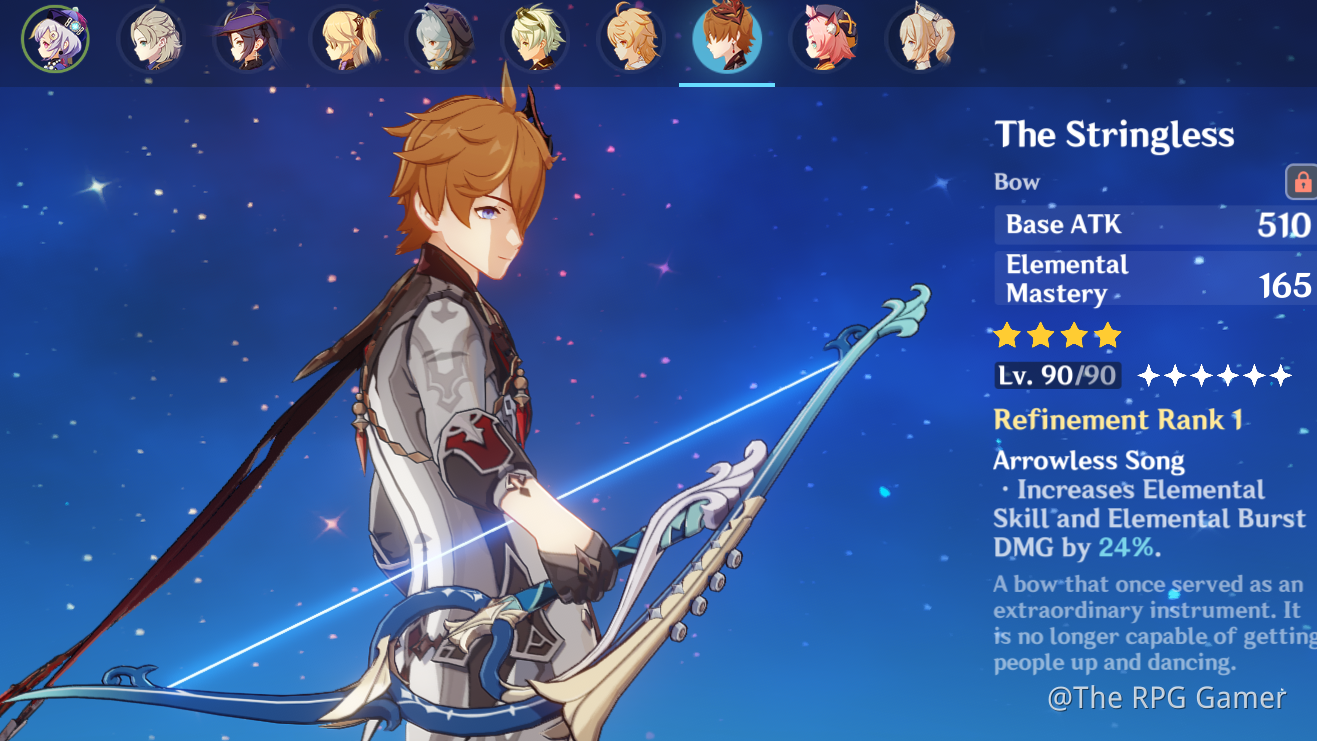
Task: Click The Stringless weapon name
Action: point(1115,134)
